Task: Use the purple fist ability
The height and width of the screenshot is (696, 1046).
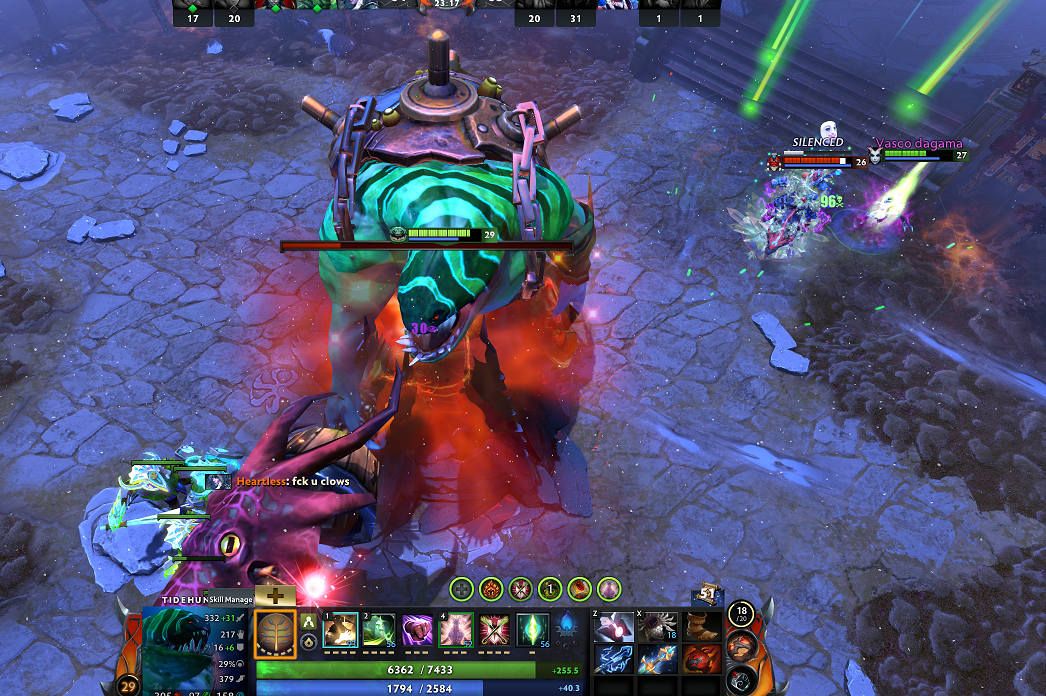Action: tap(417, 631)
